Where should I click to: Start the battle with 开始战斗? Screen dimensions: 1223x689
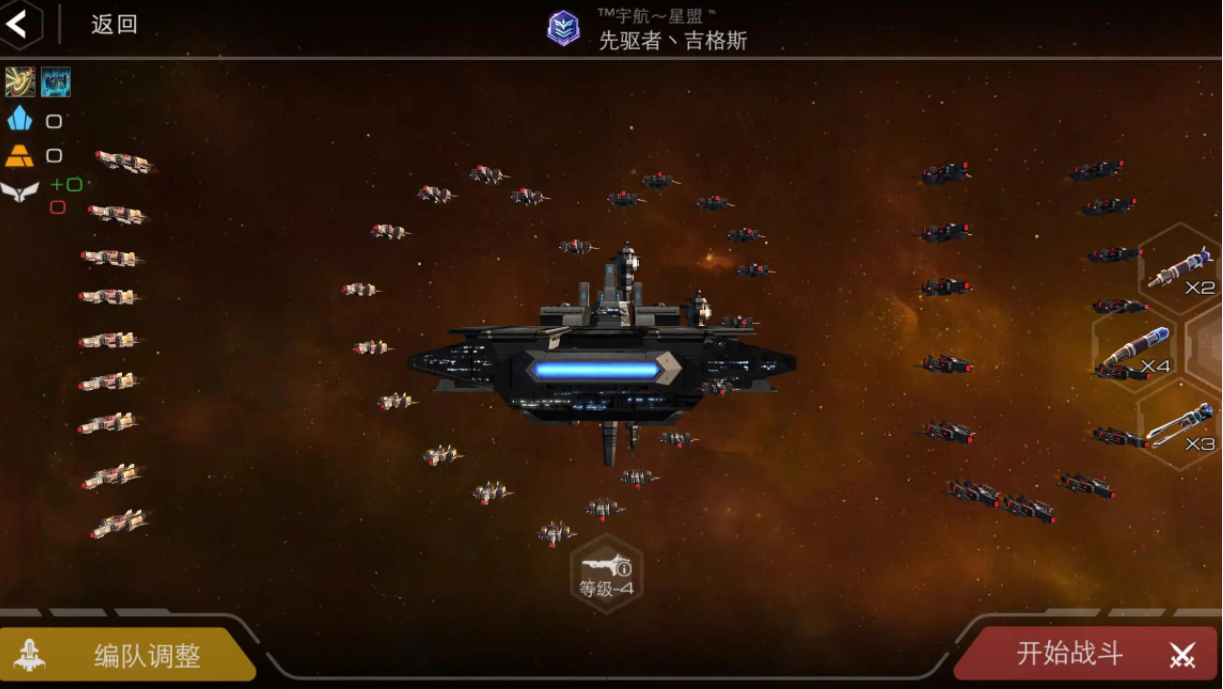tap(1087, 654)
